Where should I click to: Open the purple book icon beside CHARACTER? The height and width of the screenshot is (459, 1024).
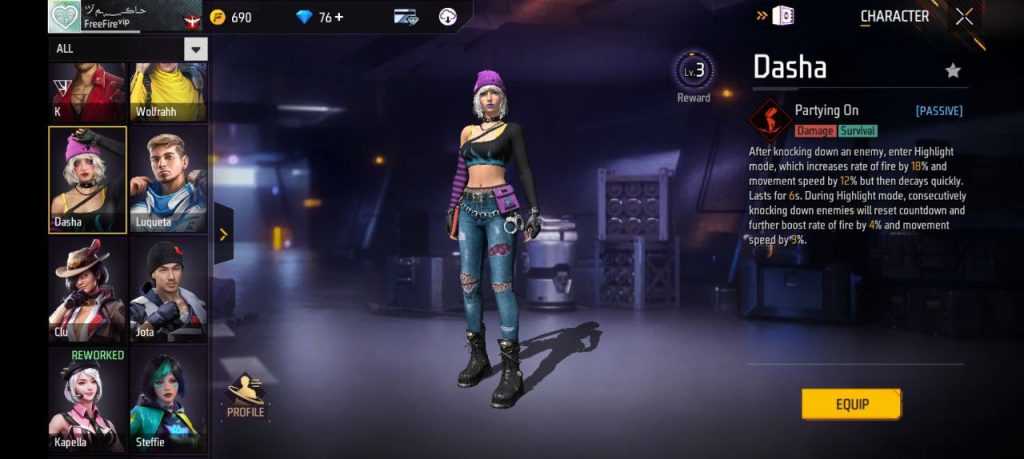(x=784, y=16)
